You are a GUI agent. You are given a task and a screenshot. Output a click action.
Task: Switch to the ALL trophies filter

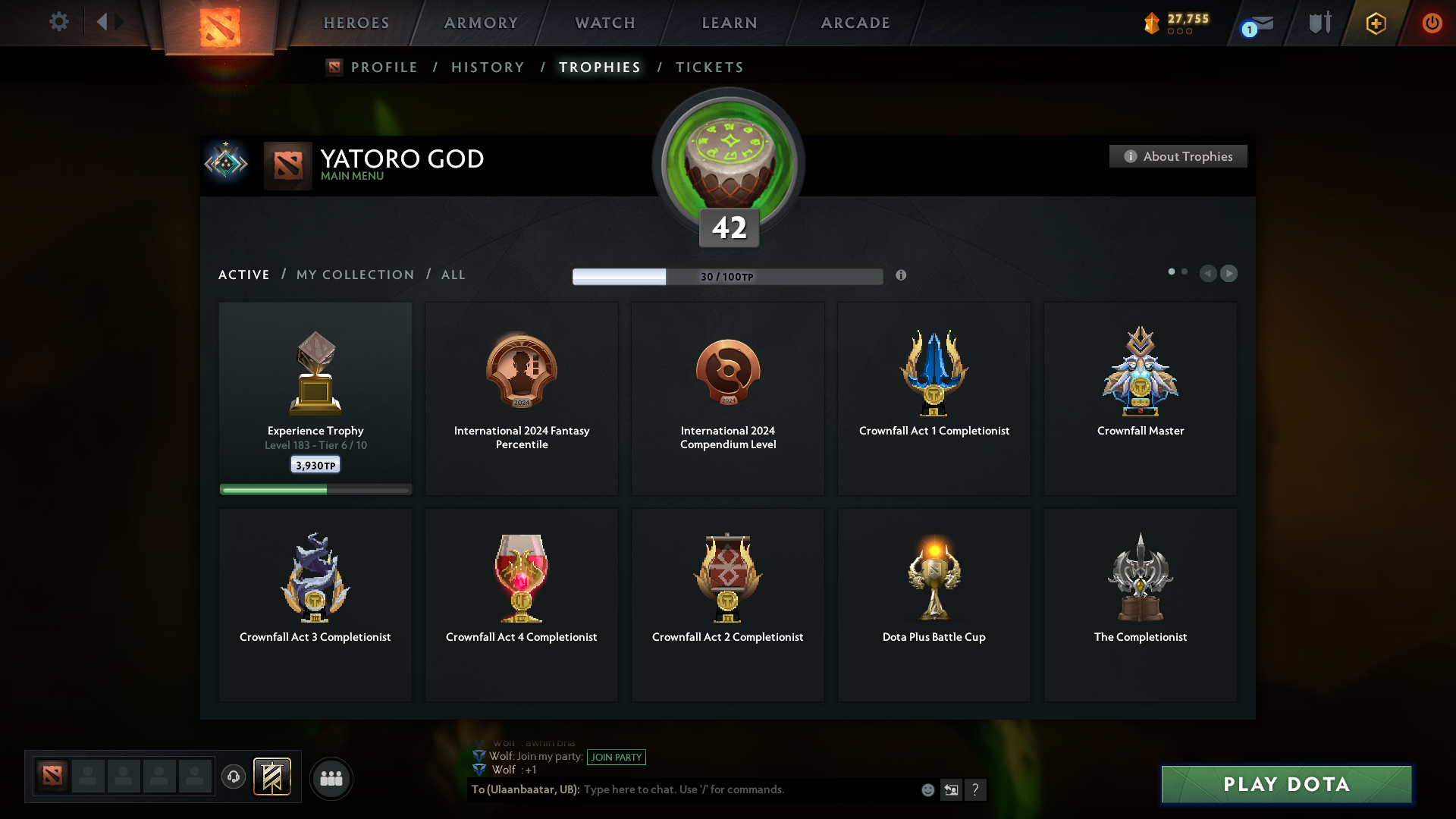pos(453,275)
